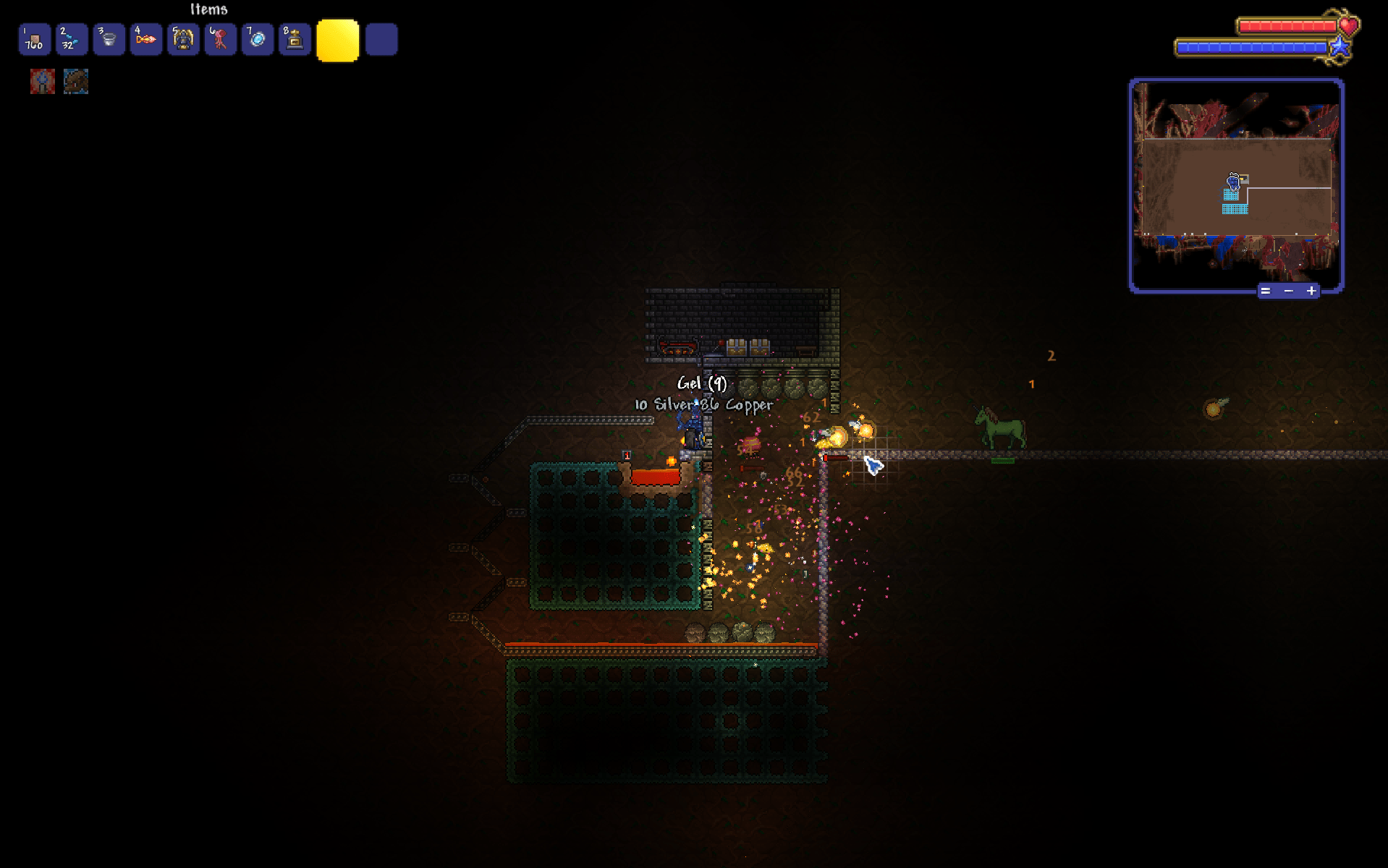Cancel the second buff icon below the hotbar
This screenshot has height=868, width=1388.
(x=76, y=82)
